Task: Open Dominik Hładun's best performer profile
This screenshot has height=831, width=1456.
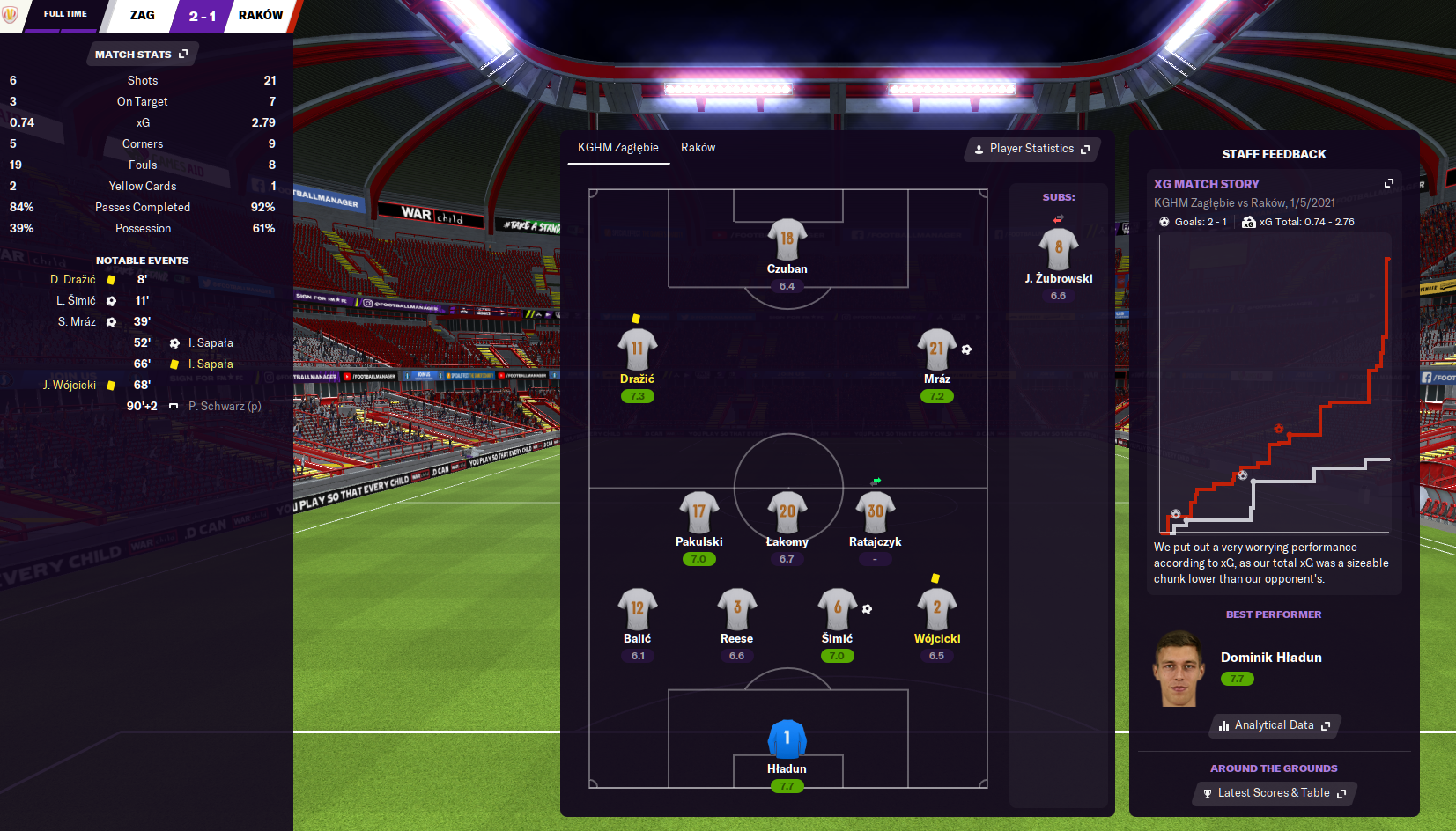Action: (1270, 658)
